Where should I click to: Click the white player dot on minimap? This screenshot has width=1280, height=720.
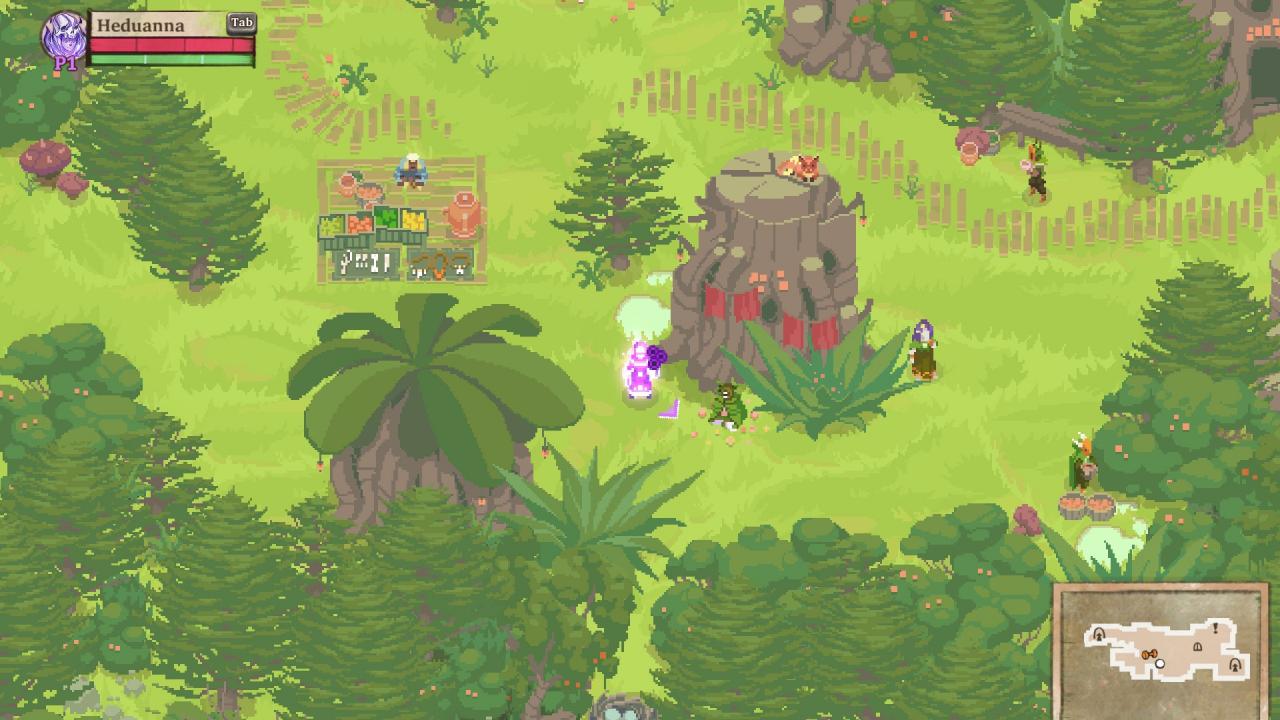pos(1160,664)
